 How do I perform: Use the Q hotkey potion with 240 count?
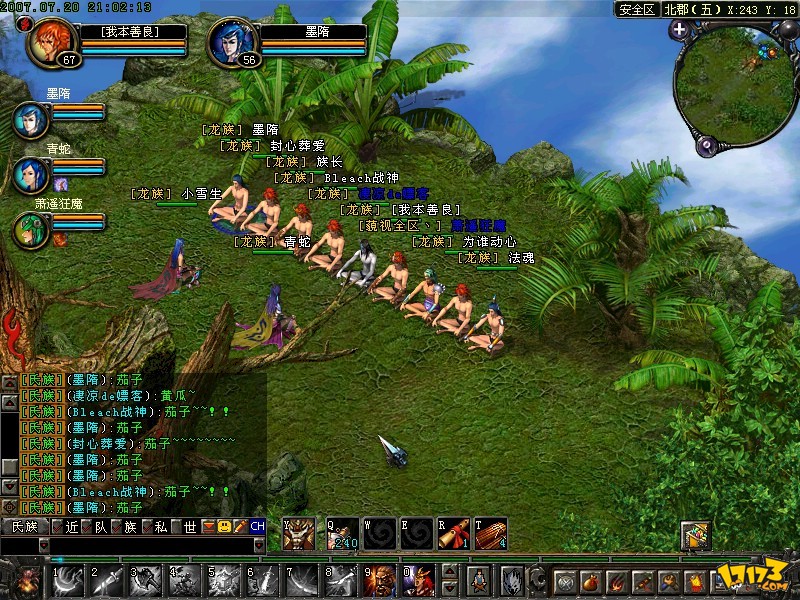342,533
